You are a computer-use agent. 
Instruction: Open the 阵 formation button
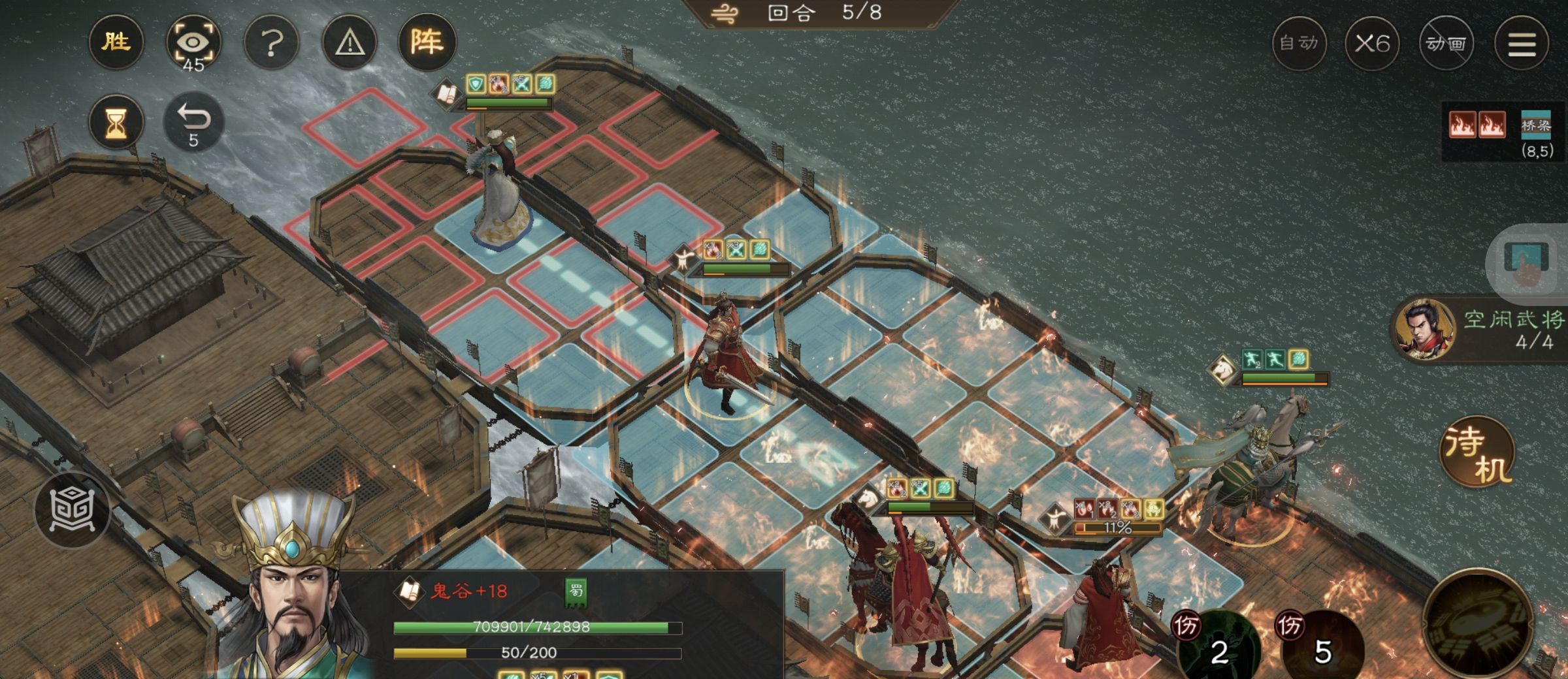click(x=427, y=43)
